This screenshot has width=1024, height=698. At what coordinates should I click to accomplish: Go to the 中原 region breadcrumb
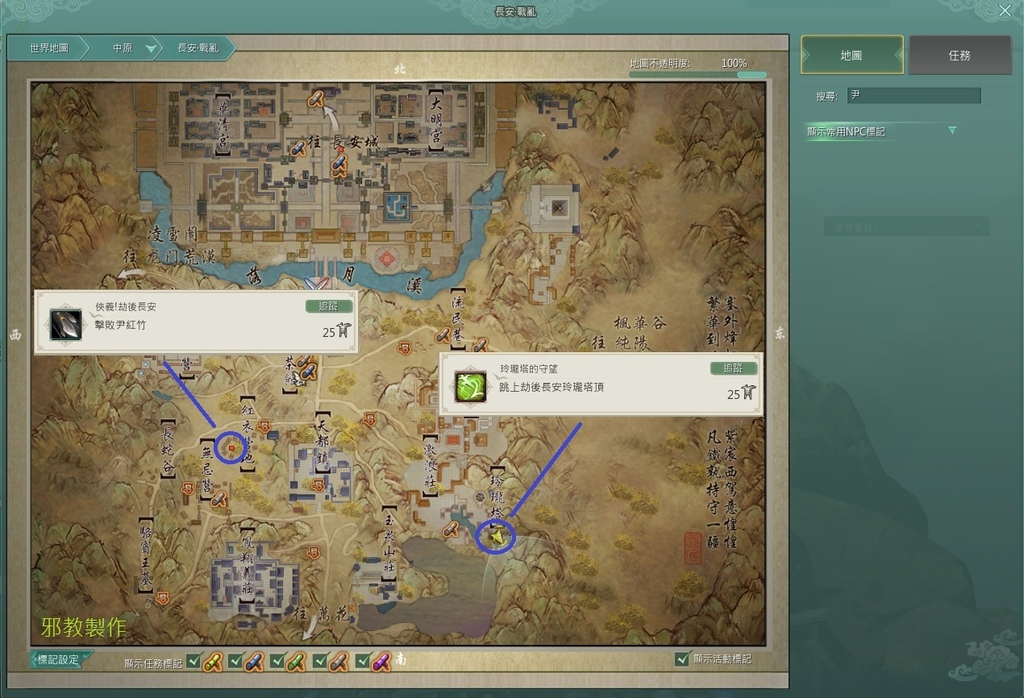pyautogui.click(x=124, y=48)
